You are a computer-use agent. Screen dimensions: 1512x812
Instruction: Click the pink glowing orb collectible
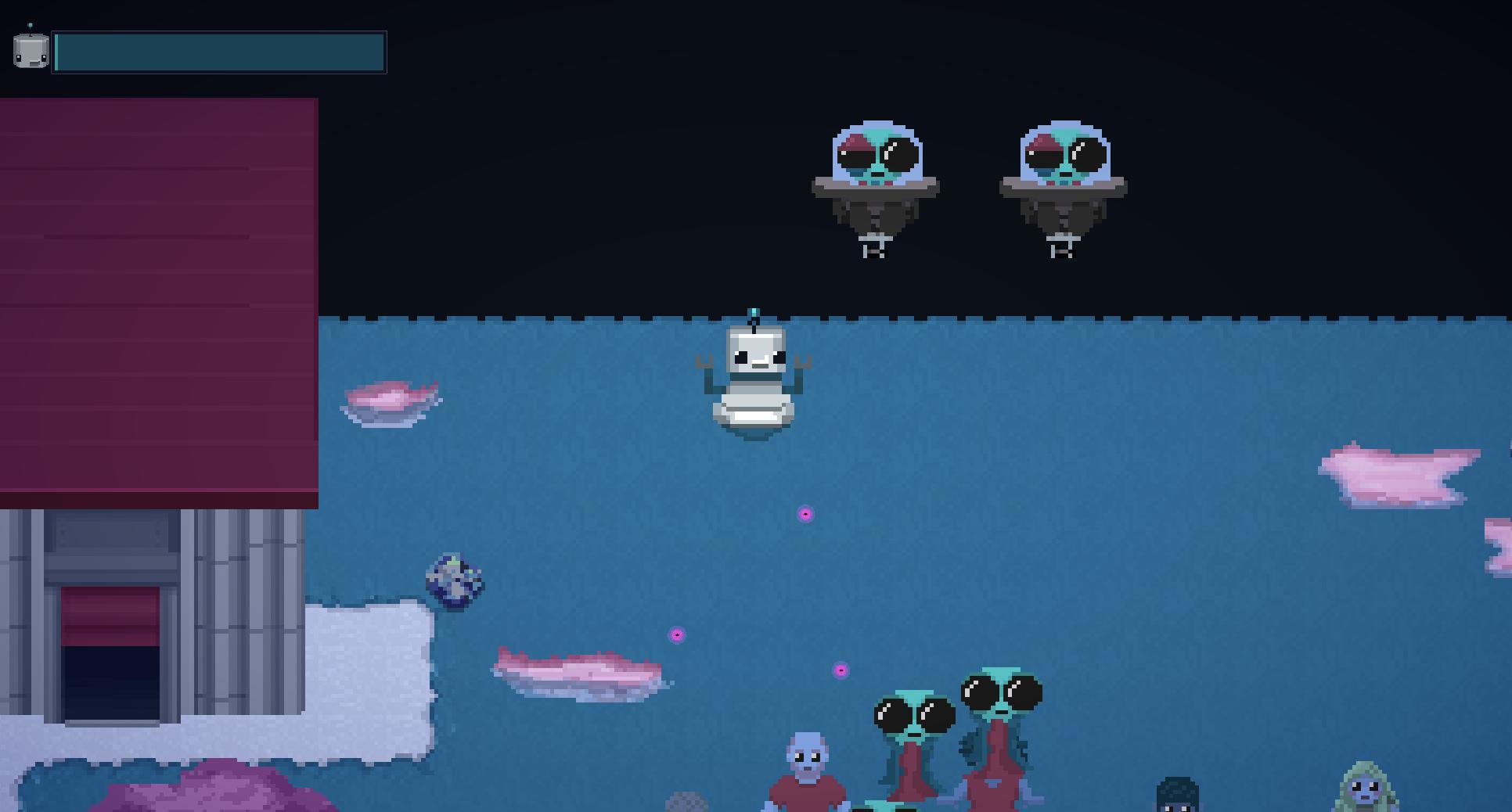(805, 515)
